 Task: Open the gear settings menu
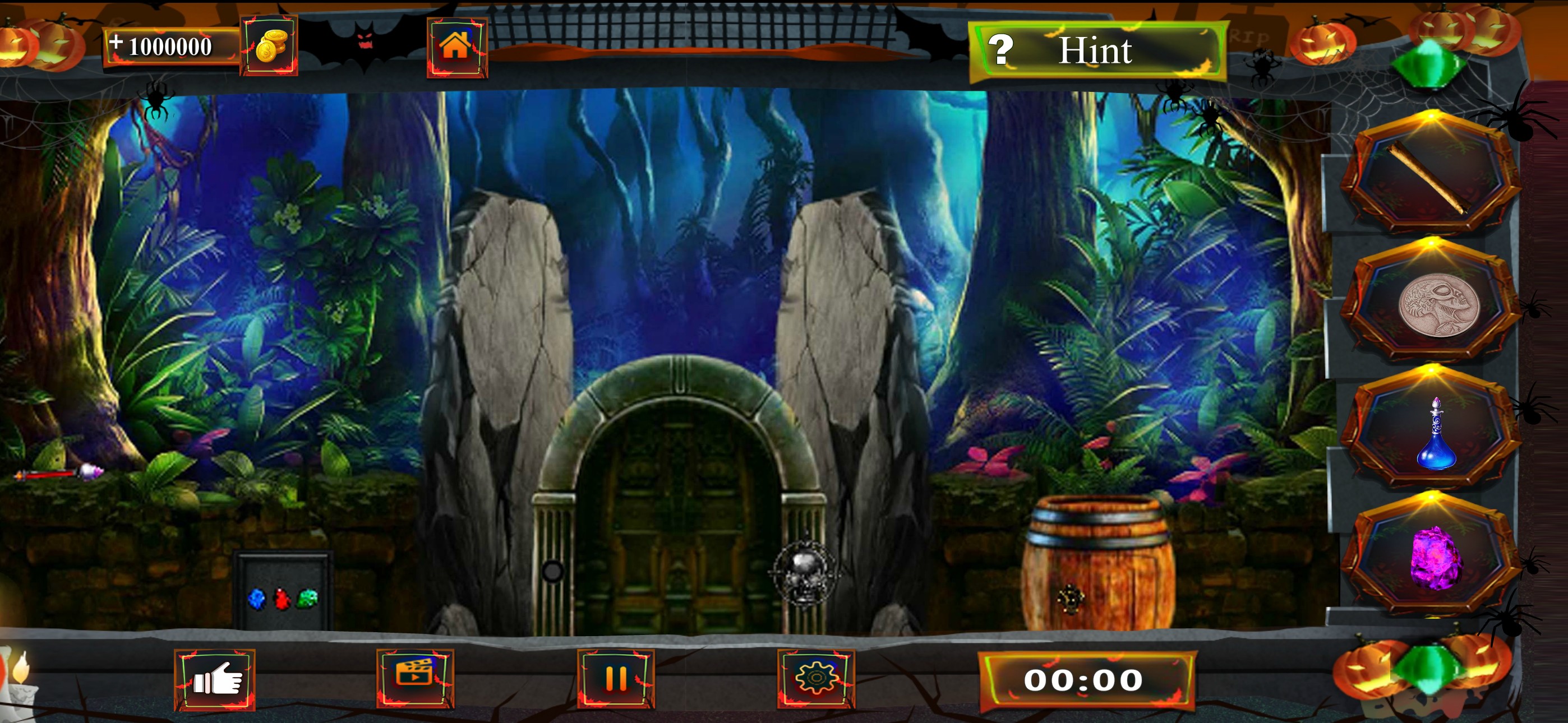point(815,678)
